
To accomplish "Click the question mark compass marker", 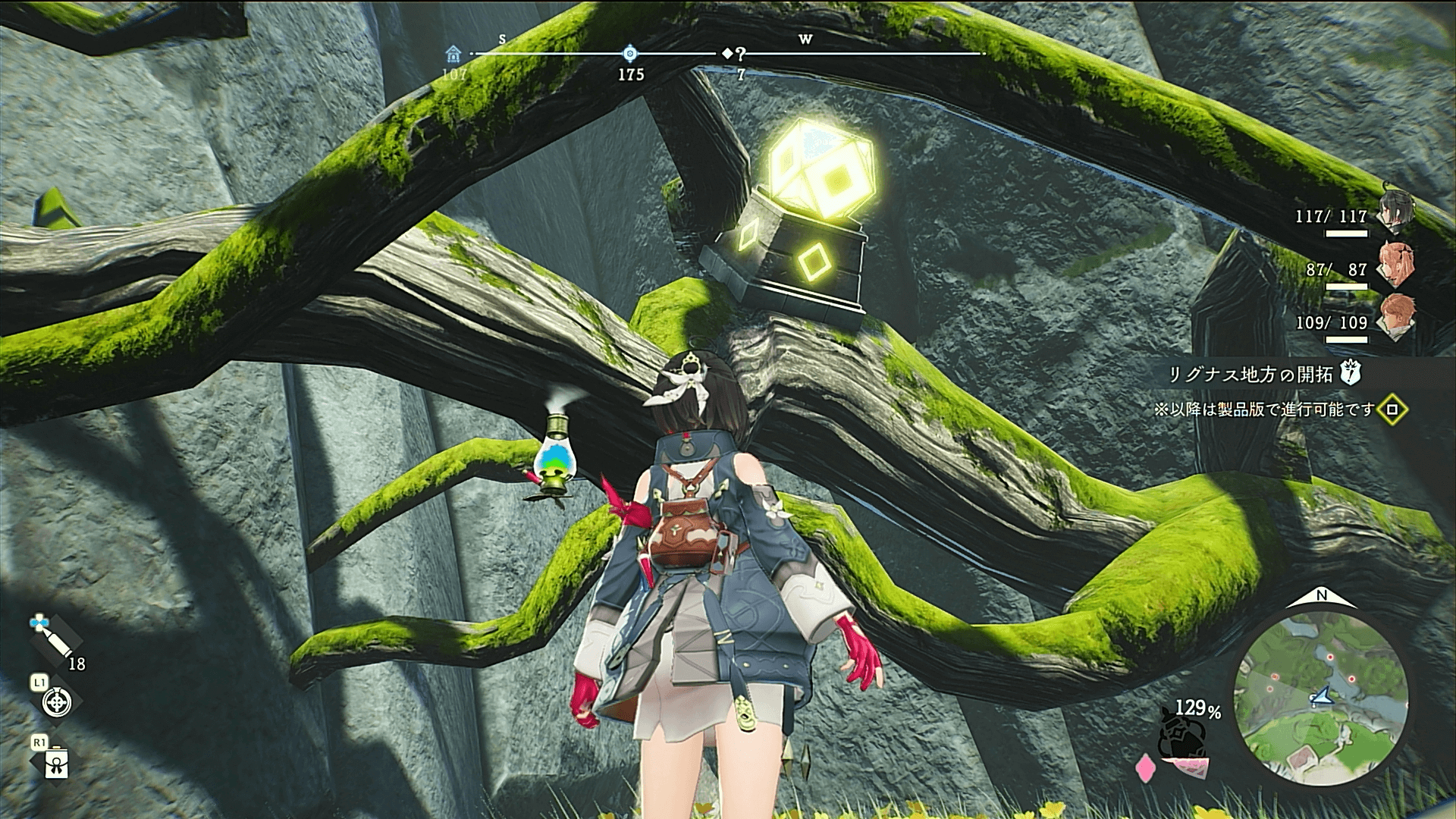I will (740, 53).
